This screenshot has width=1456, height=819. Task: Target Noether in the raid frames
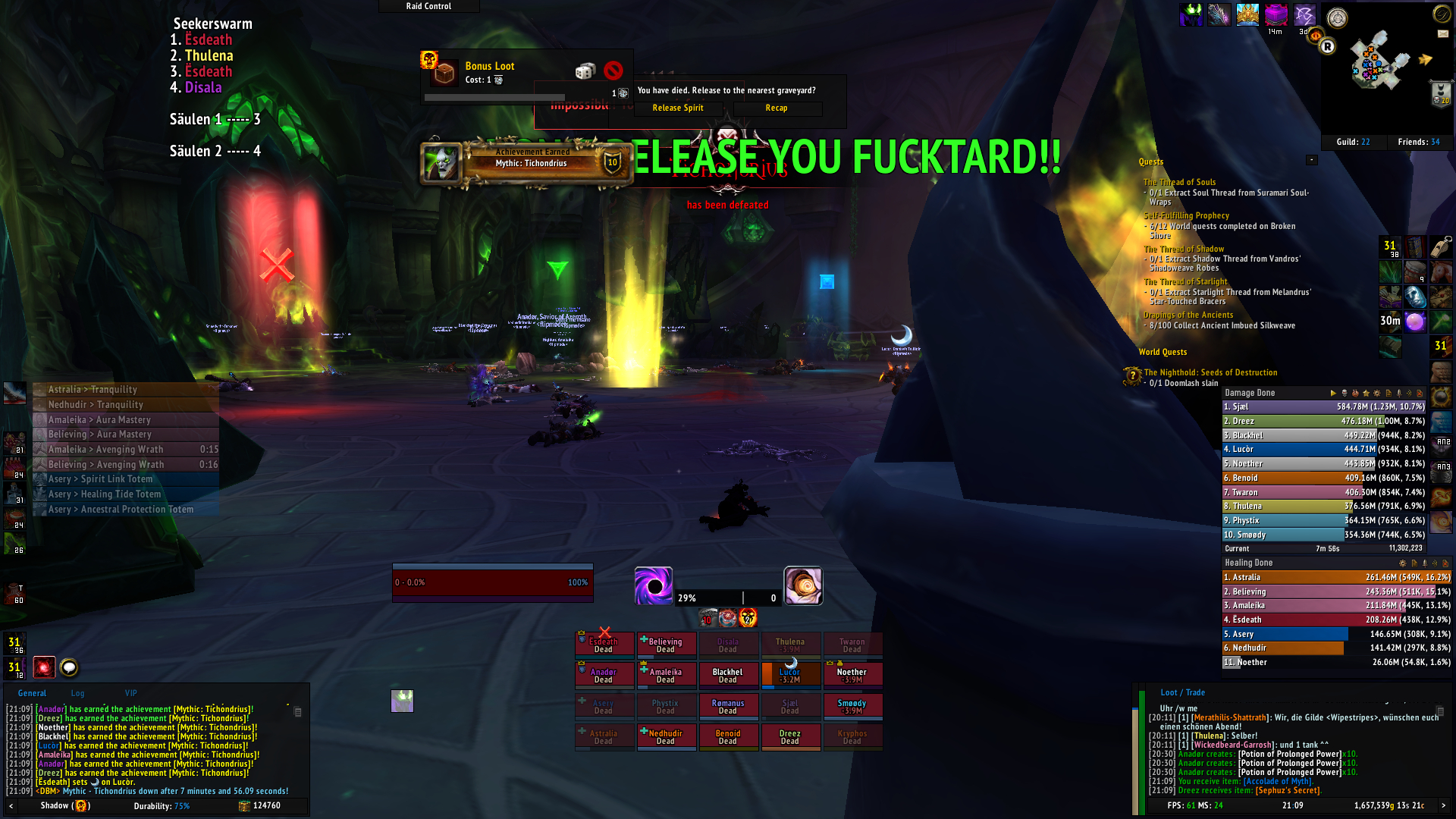click(852, 675)
